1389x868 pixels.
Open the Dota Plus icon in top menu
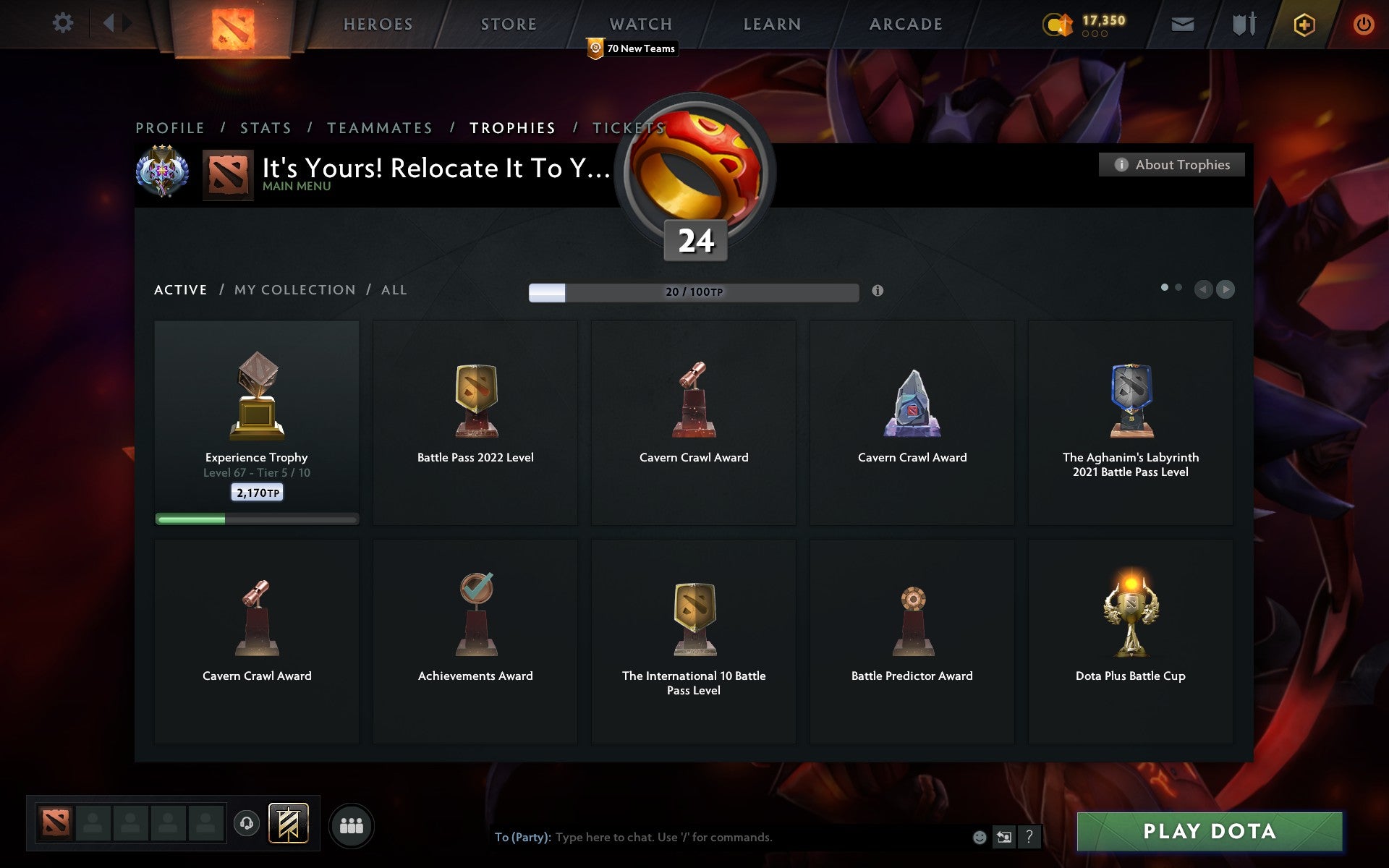point(1302,23)
